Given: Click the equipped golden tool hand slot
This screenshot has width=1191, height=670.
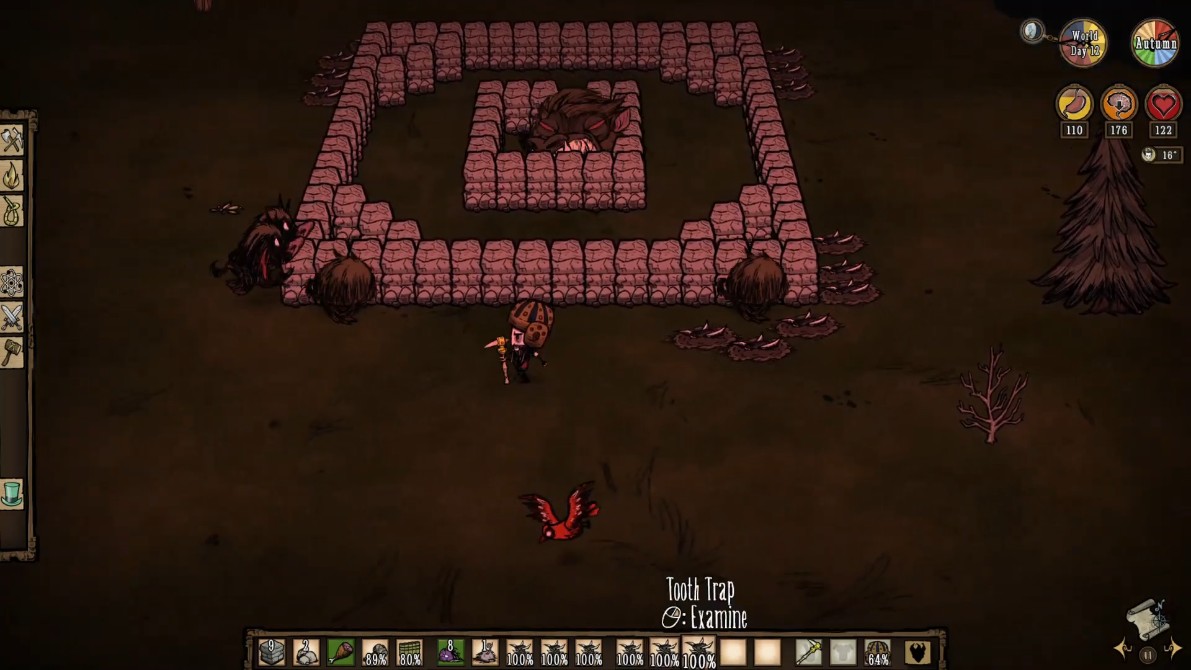Looking at the screenshot, I should (808, 652).
